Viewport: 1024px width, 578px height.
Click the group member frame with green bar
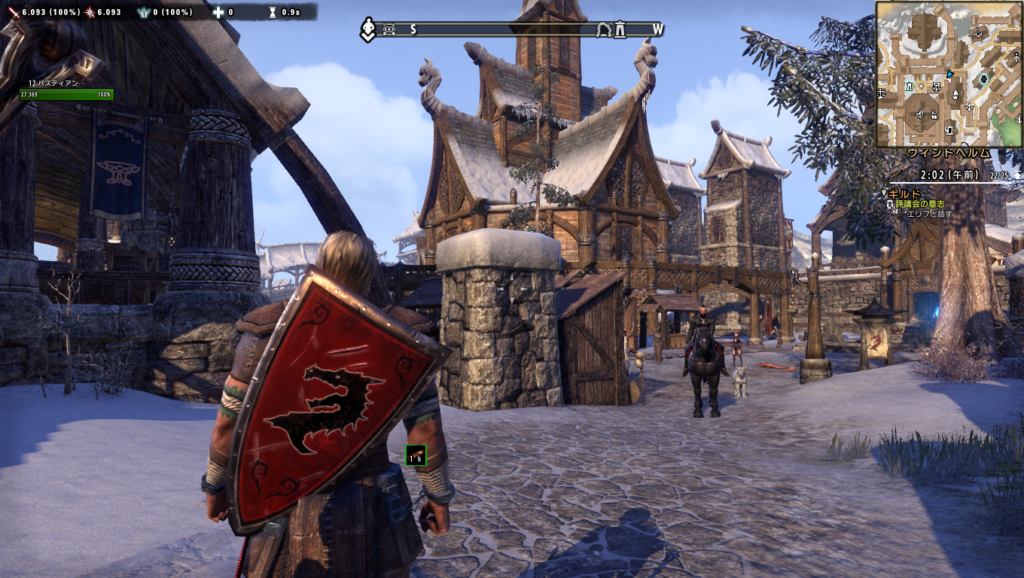pyautogui.click(x=66, y=91)
